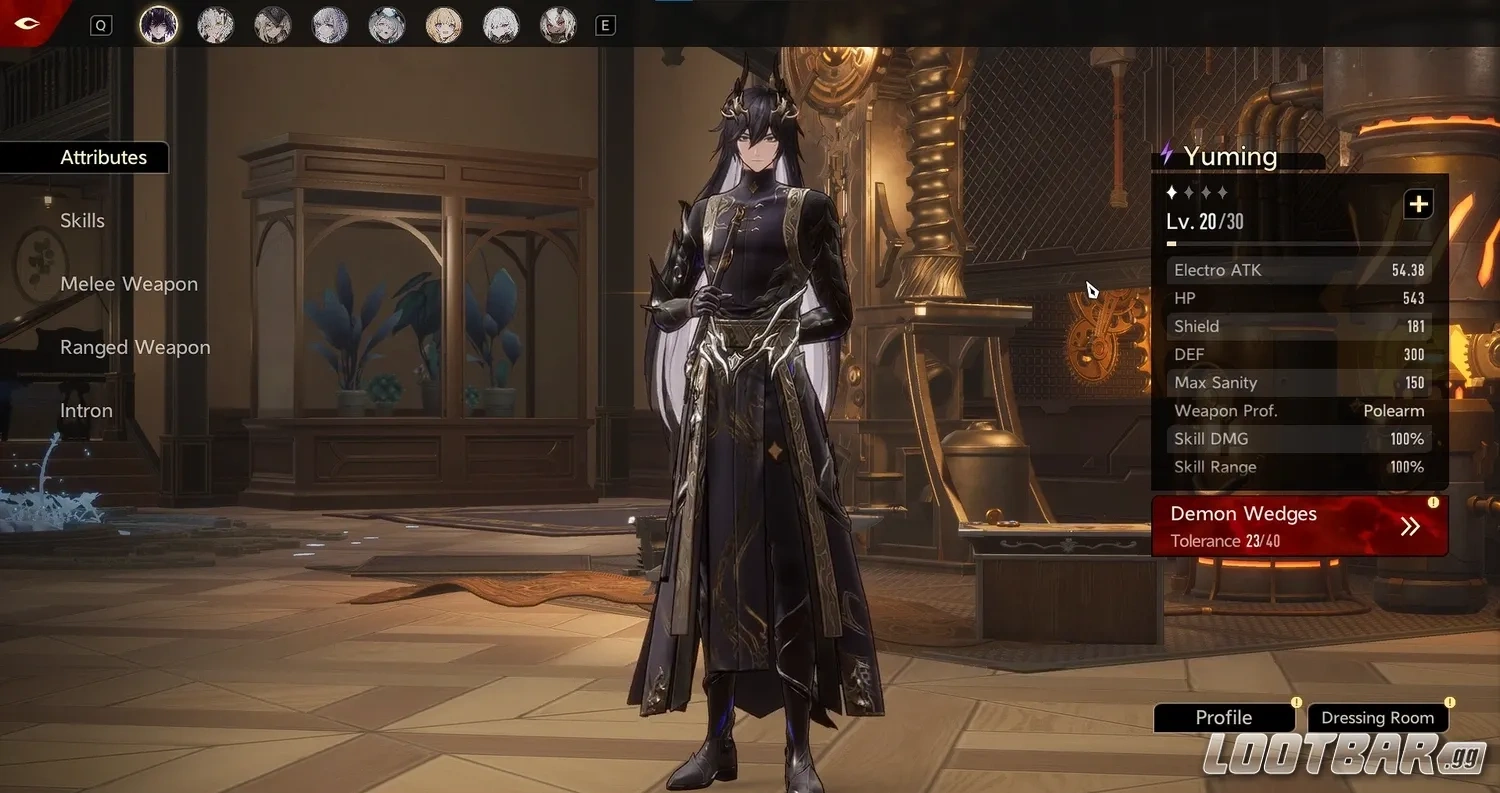Image resolution: width=1500 pixels, height=793 pixels.
Task: Switch to the Skills tab
Action: point(82,220)
